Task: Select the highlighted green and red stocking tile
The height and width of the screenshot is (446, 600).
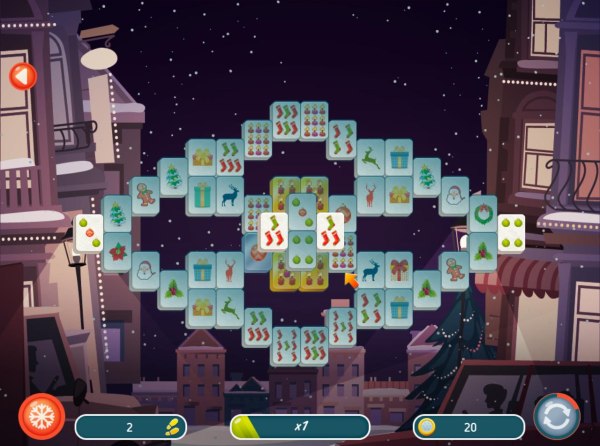Action: (x=331, y=231)
